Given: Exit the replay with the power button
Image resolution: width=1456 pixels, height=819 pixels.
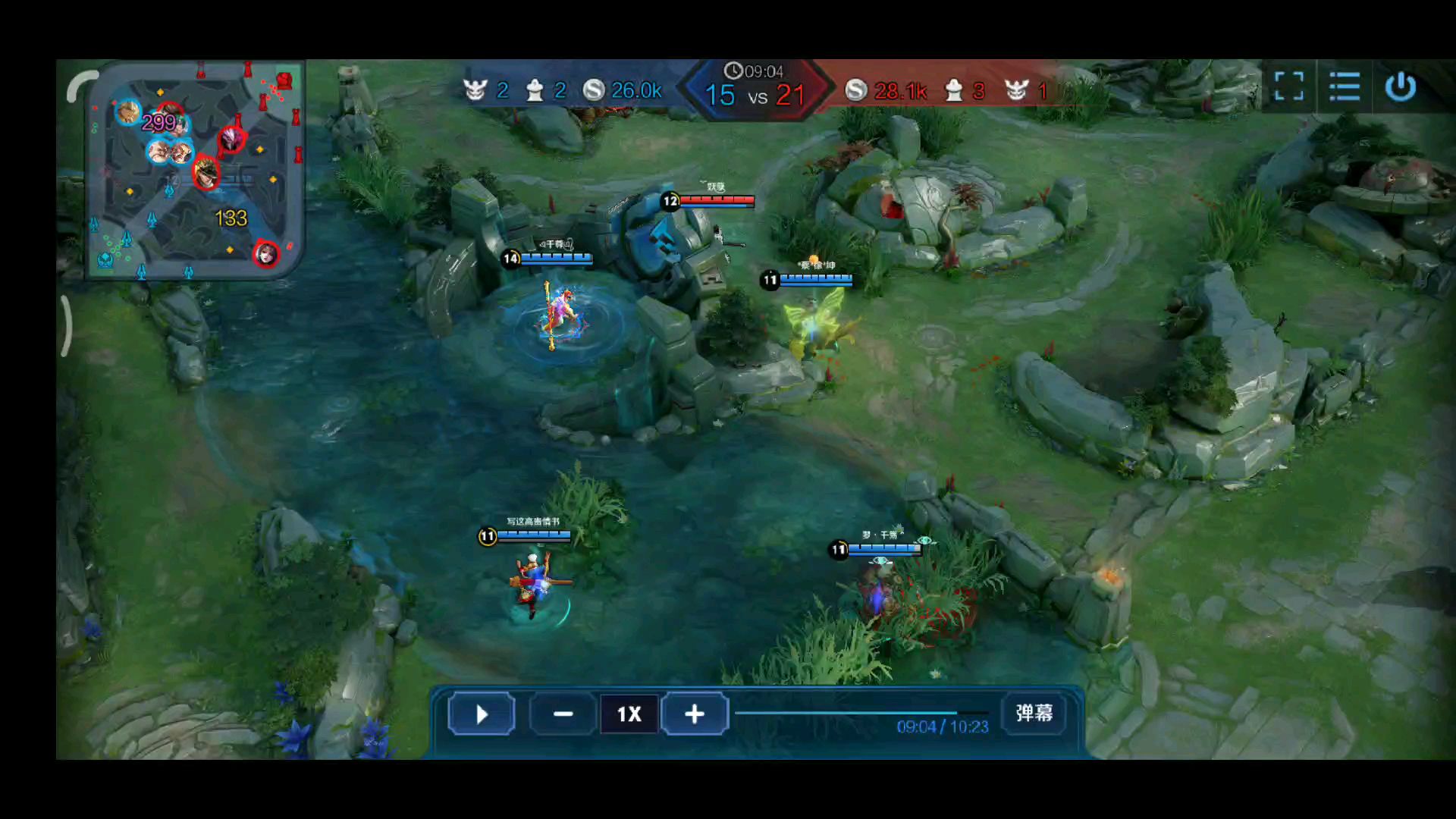Looking at the screenshot, I should pyautogui.click(x=1400, y=86).
